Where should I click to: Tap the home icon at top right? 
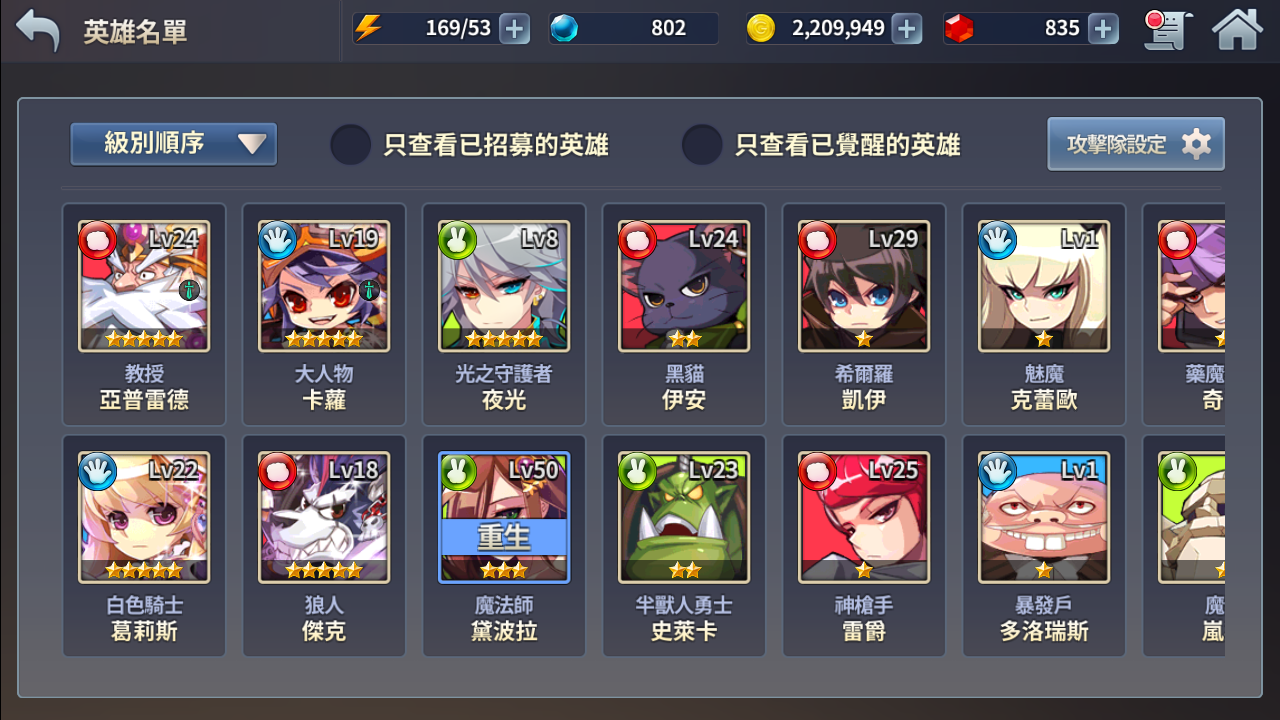pyautogui.click(x=1237, y=29)
